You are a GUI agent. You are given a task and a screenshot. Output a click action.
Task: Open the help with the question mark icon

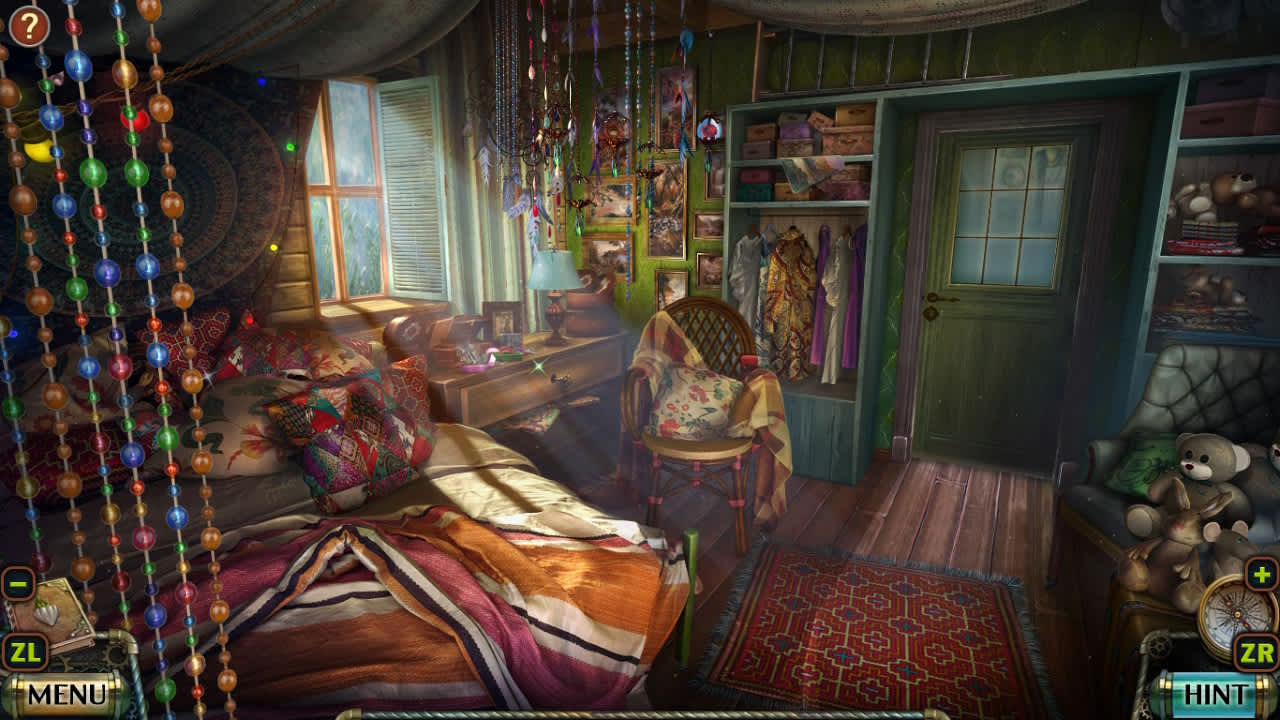(27, 27)
